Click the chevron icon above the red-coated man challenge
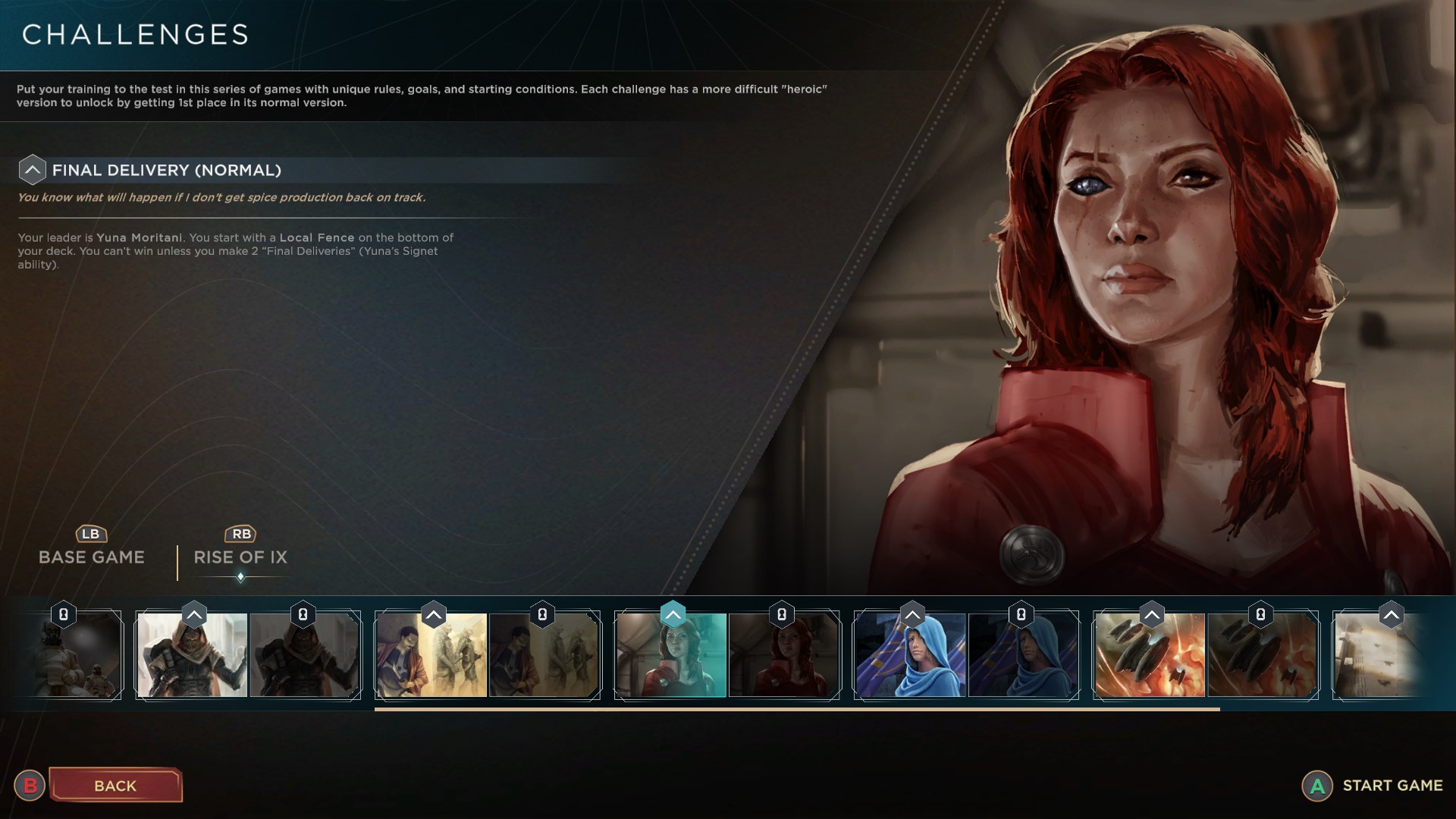Screen dimensions: 1456x819 coord(433,614)
